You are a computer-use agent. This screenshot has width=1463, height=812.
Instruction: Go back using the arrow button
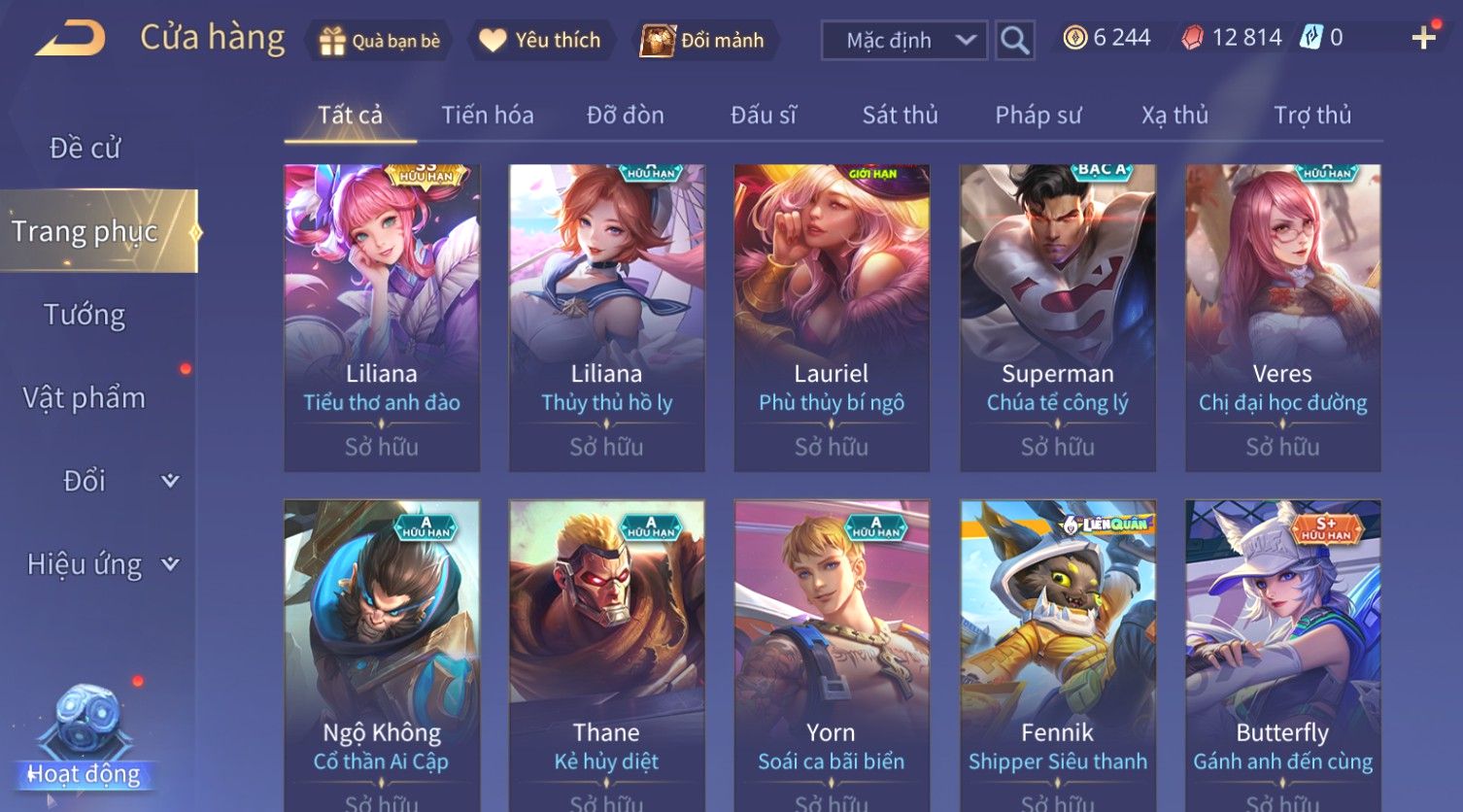(71, 40)
